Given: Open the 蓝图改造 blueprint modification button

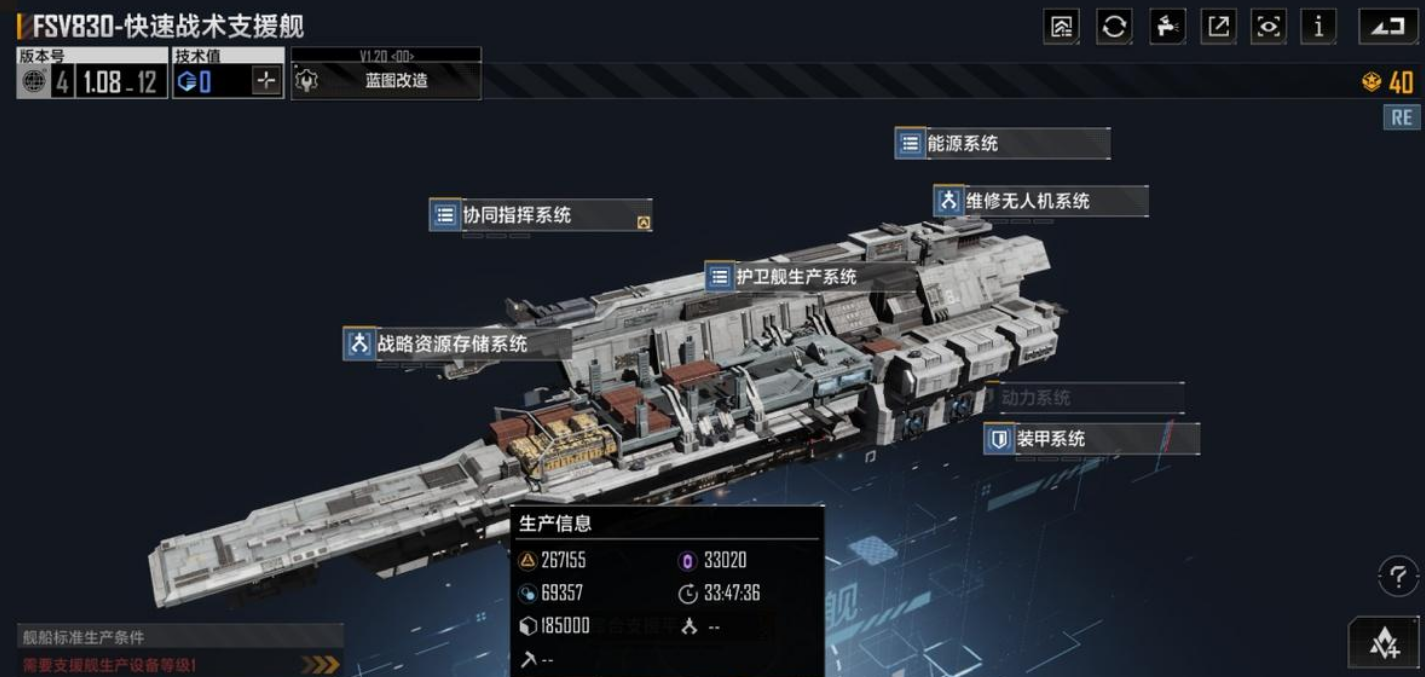Looking at the screenshot, I should [x=386, y=81].
